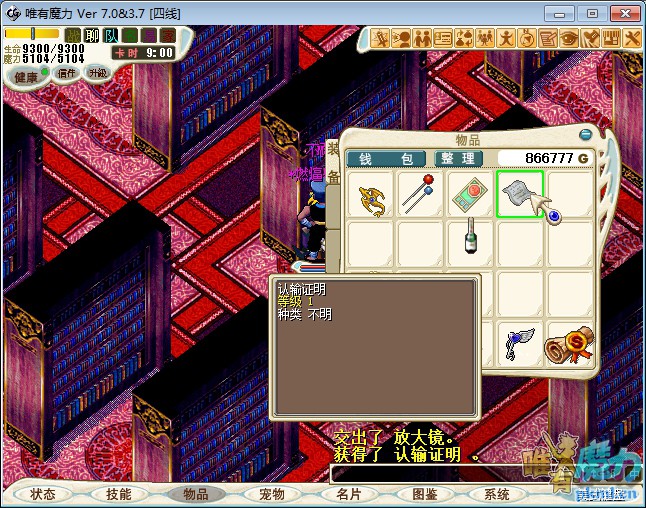Image resolution: width=646 pixels, height=508 pixels.
Task: Open the 状态 status menu
Action: pyautogui.click(x=43, y=494)
